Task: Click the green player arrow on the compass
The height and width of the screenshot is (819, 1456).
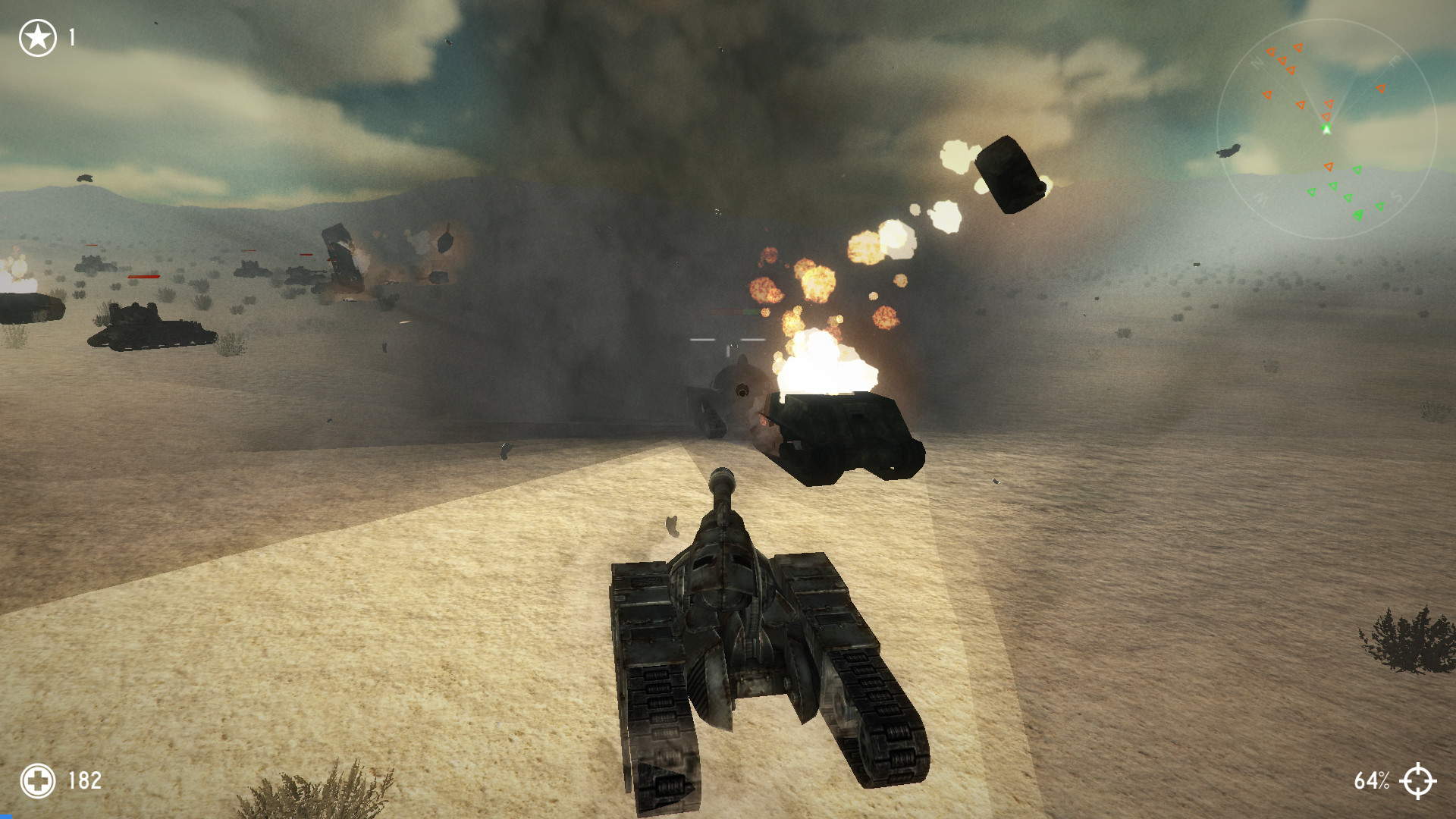Action: point(1327,127)
